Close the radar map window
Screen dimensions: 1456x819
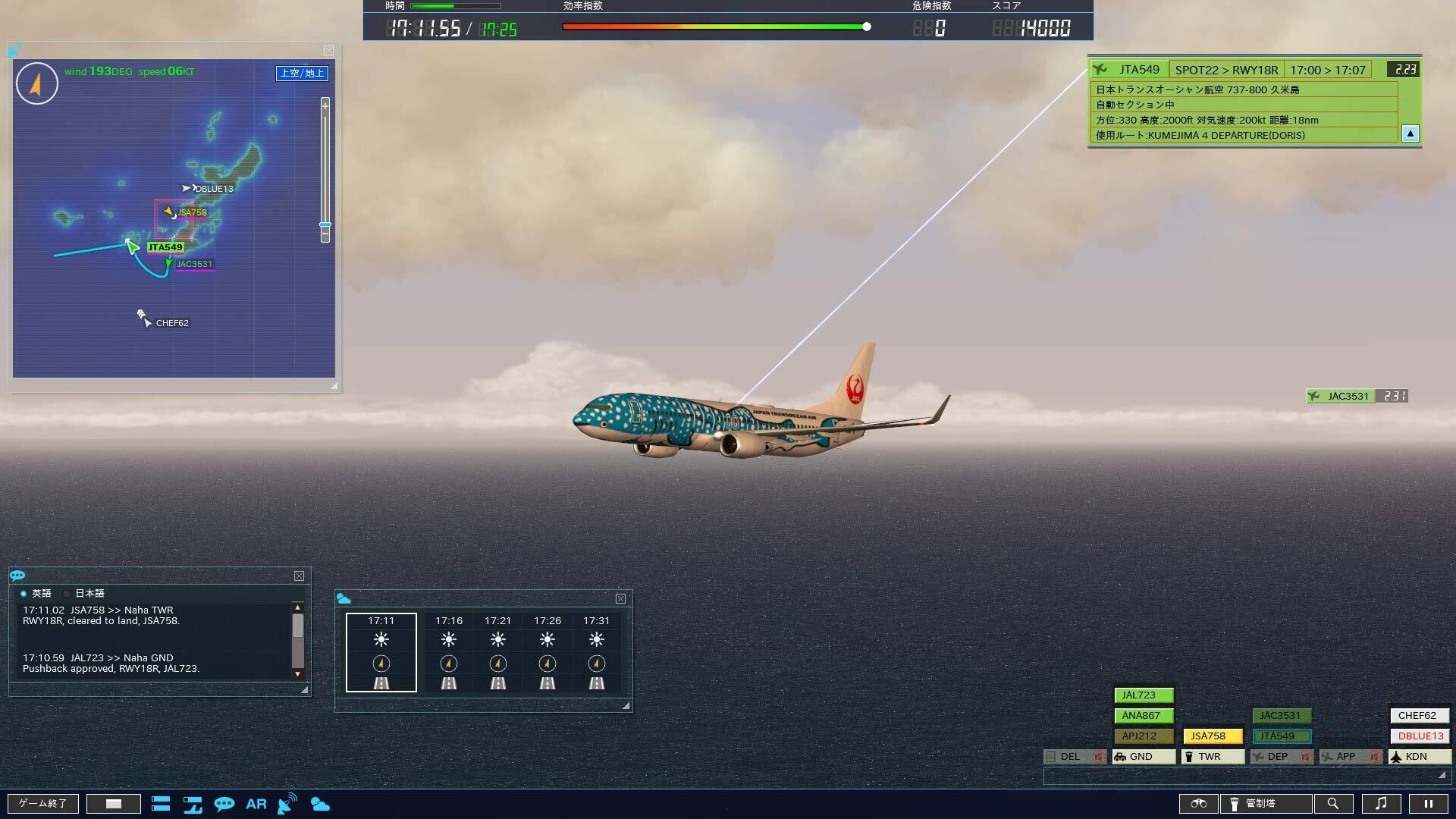click(328, 51)
